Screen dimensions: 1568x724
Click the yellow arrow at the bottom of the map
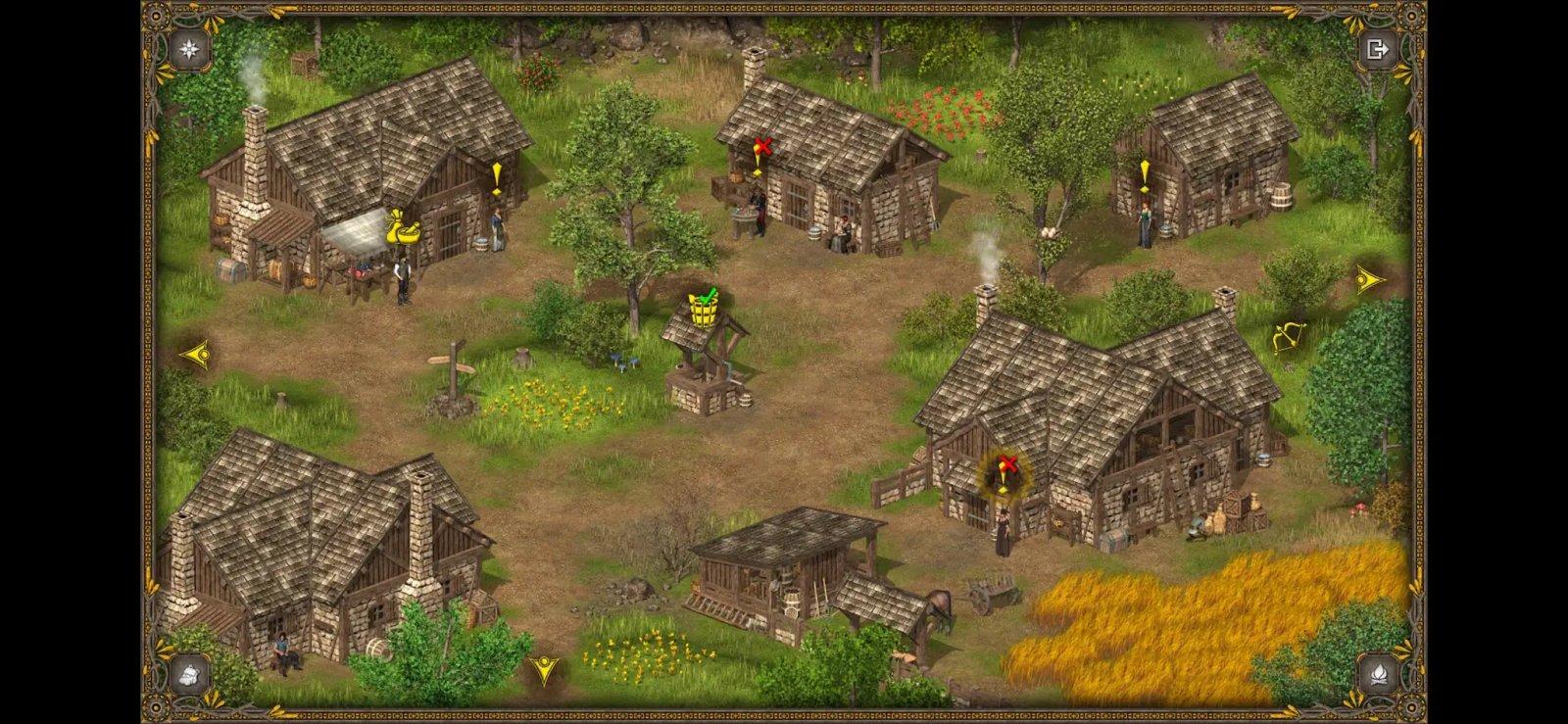click(545, 669)
